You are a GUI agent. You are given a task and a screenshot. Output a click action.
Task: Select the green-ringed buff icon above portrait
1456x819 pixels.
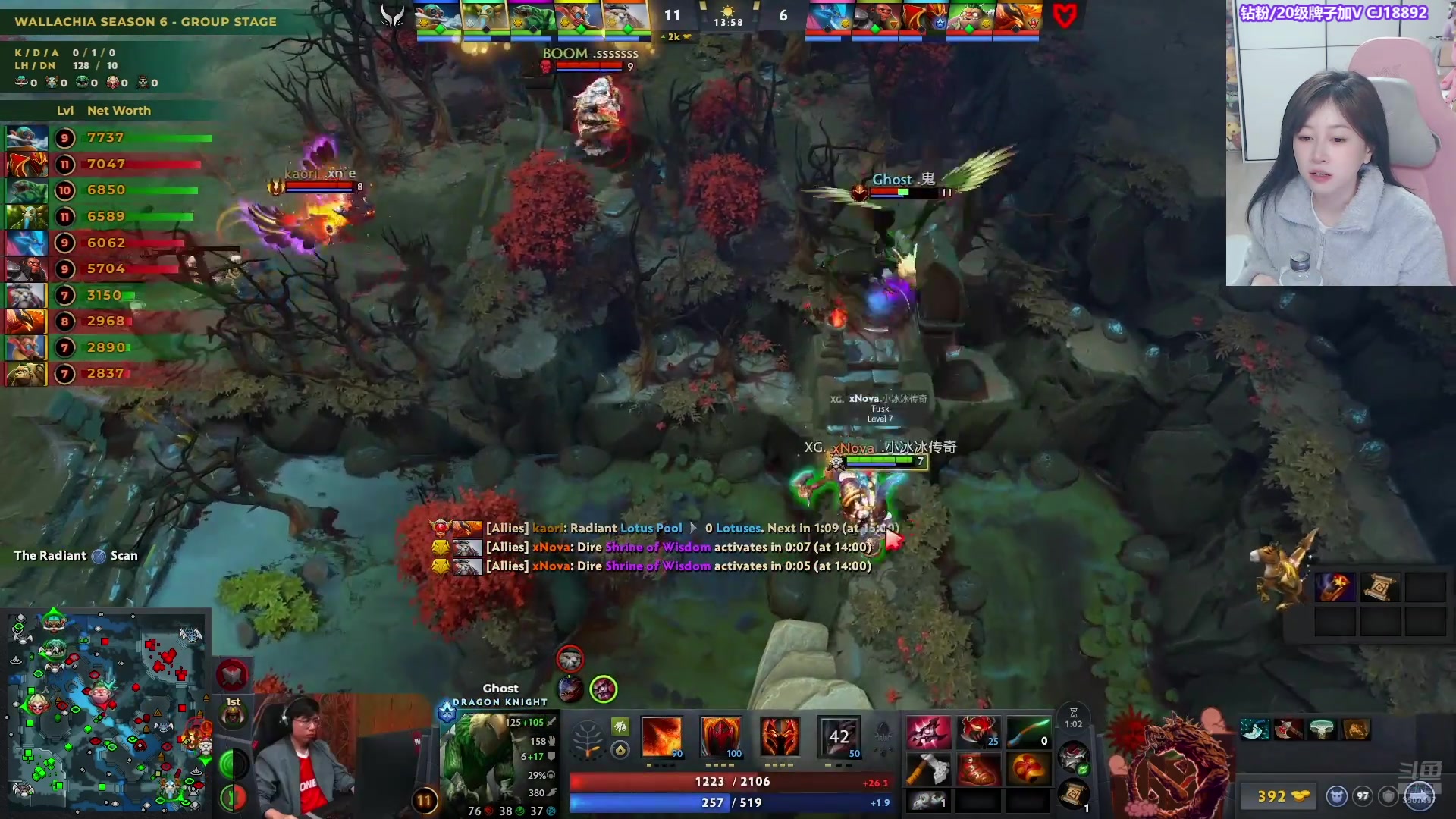603,689
